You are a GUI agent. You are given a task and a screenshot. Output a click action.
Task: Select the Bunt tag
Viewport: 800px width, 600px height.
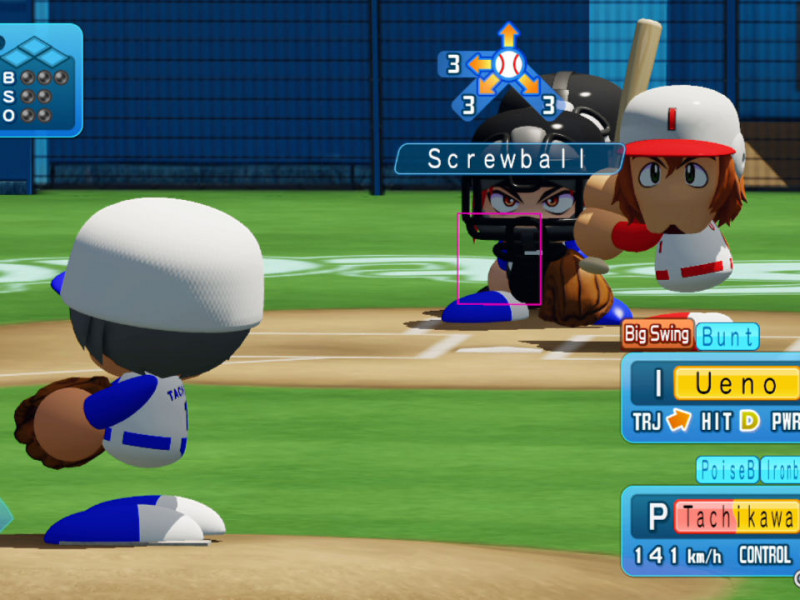(x=727, y=336)
